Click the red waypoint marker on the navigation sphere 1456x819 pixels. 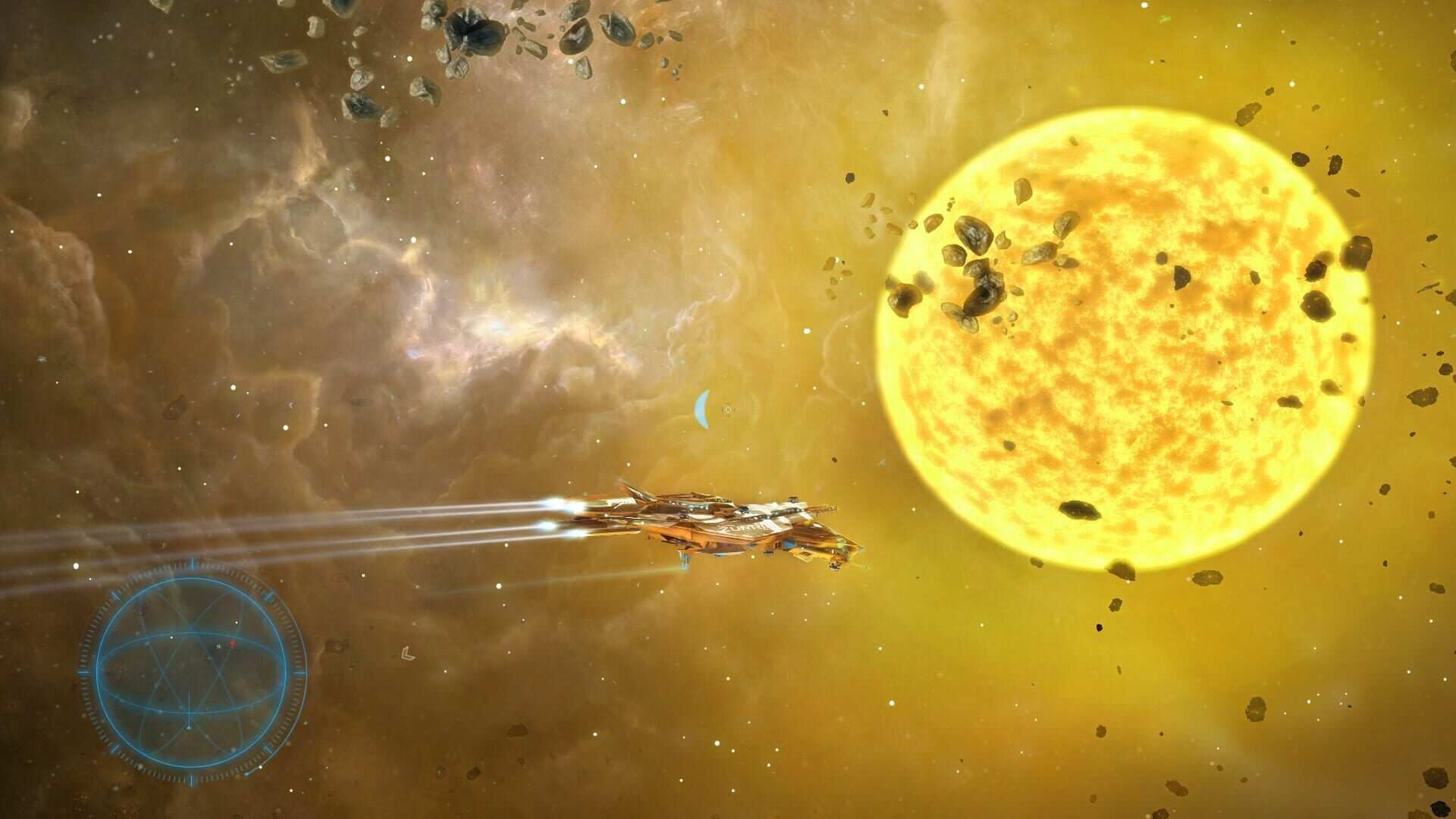tap(232, 644)
